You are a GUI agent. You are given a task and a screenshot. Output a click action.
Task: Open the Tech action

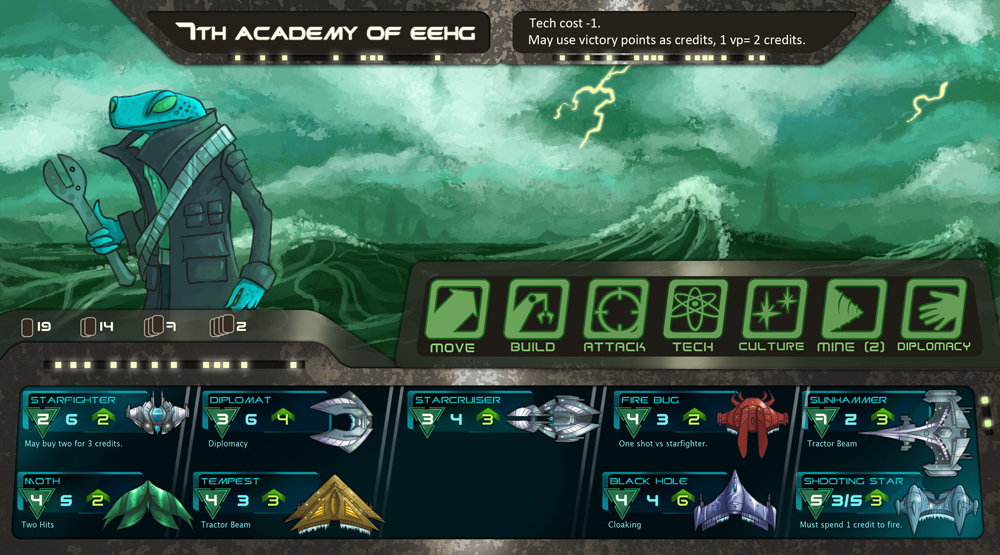pyautogui.click(x=692, y=309)
